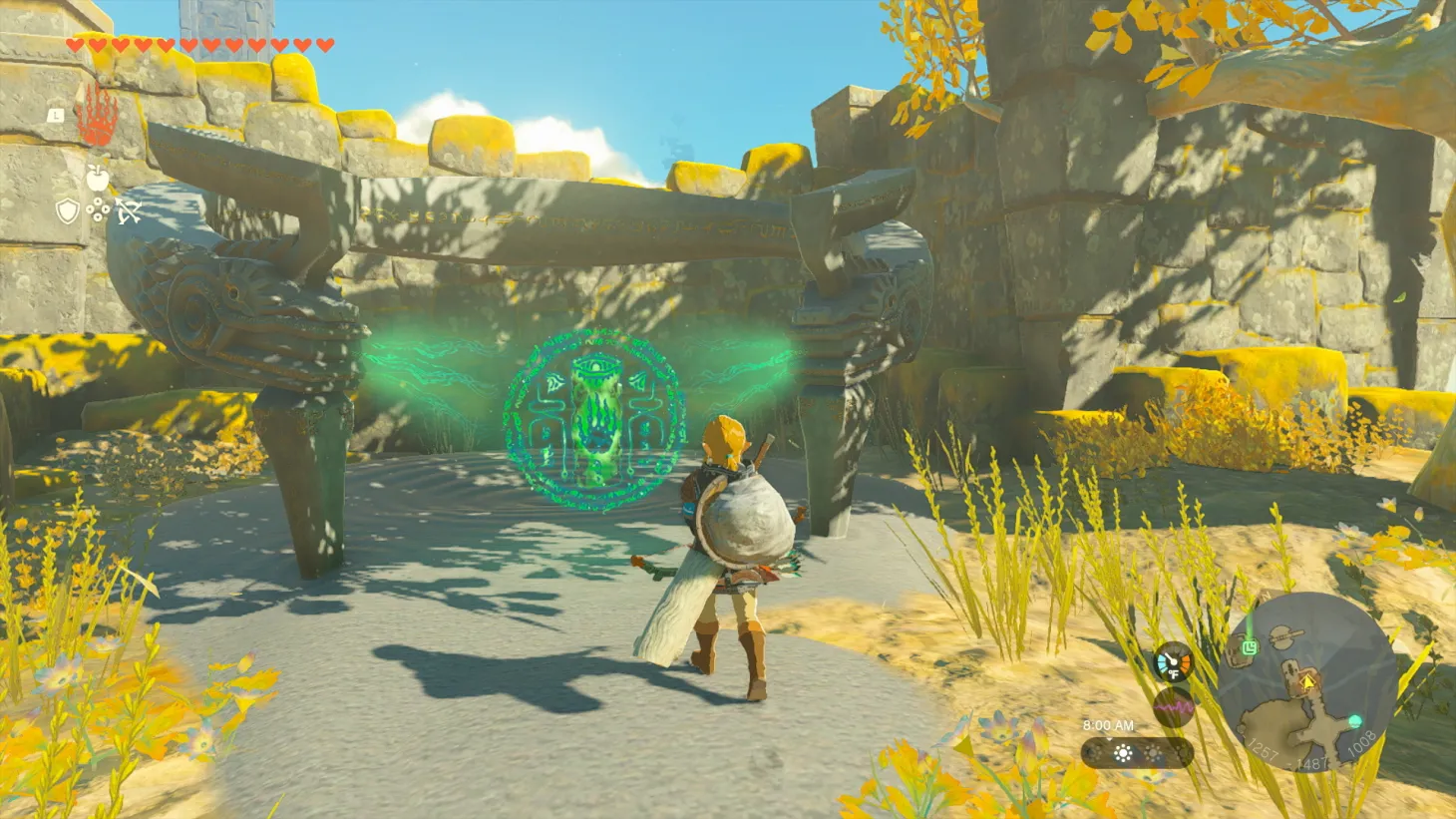Click the 8:00 AM time display
This screenshot has height=819, width=1456.
(1108, 725)
